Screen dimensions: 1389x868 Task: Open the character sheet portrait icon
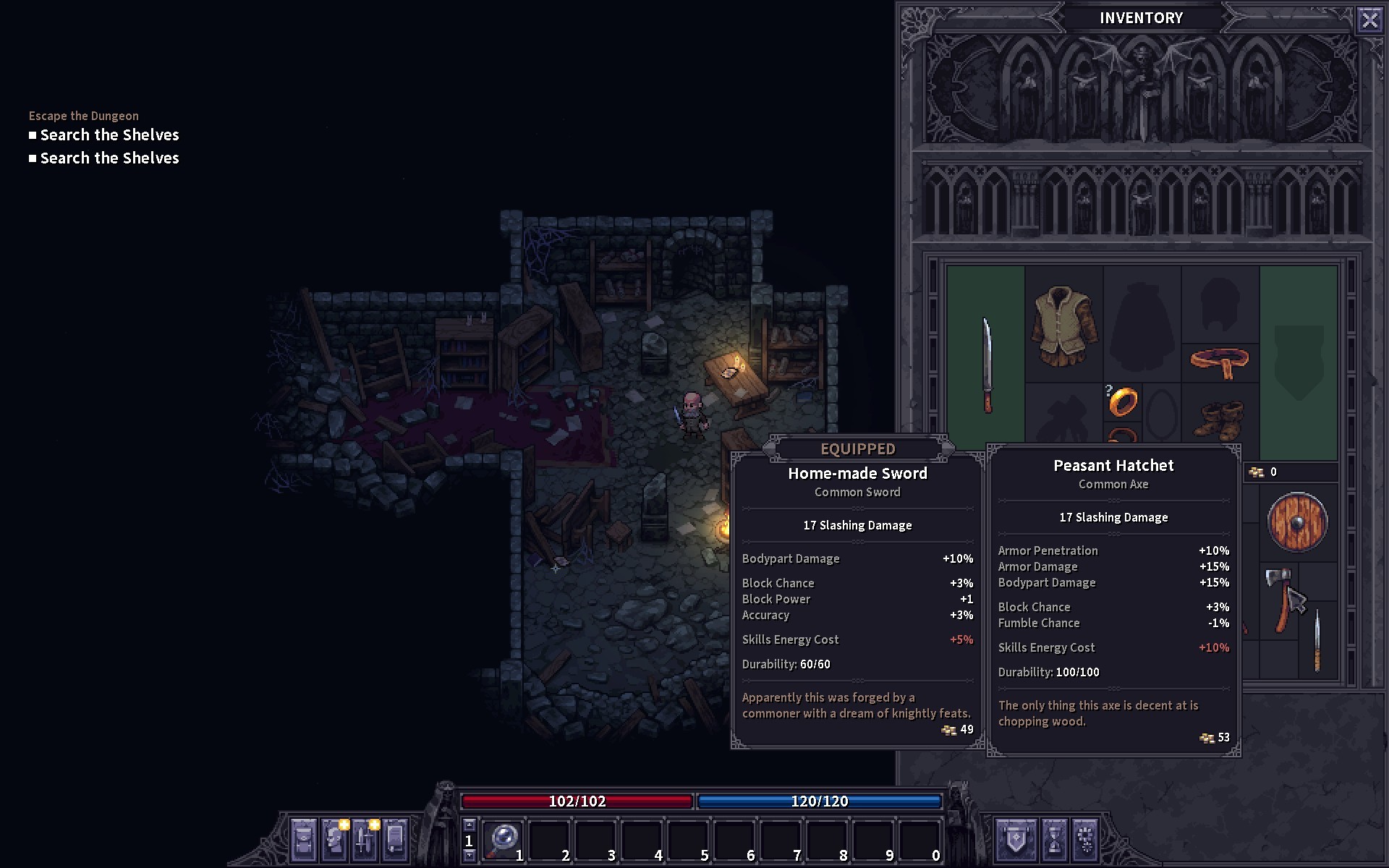(334, 841)
